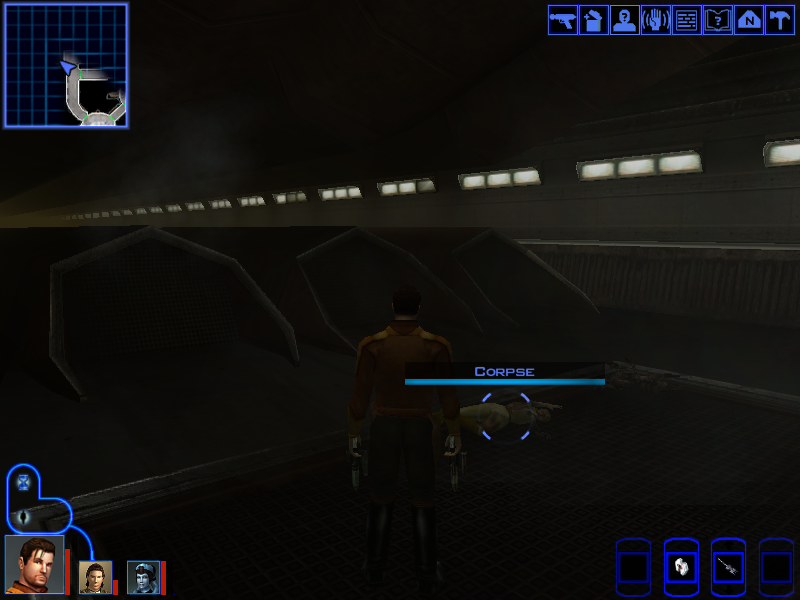Open the Journal book icon

click(x=717, y=20)
